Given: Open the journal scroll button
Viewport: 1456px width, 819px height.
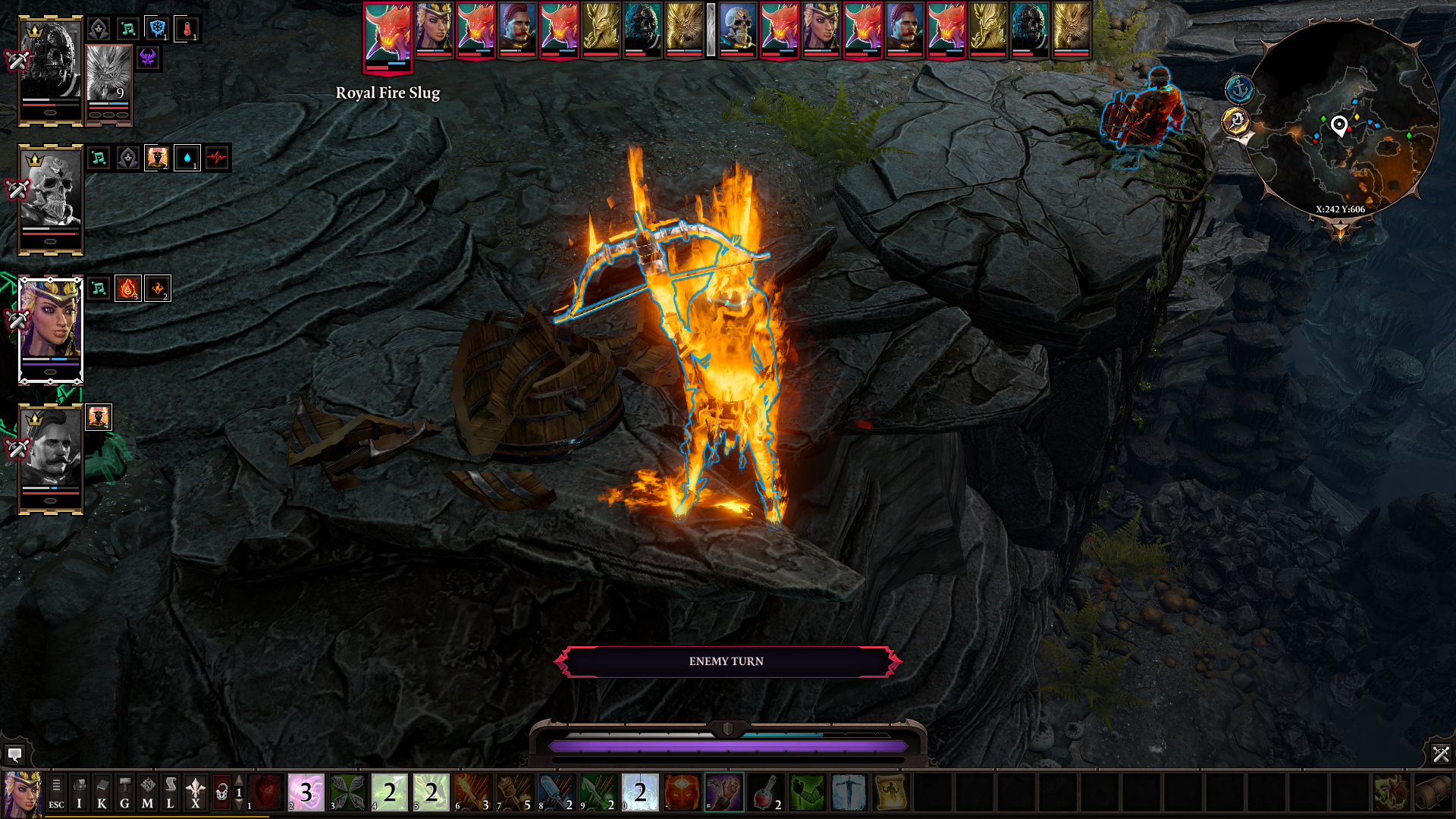Looking at the screenshot, I should 170,793.
